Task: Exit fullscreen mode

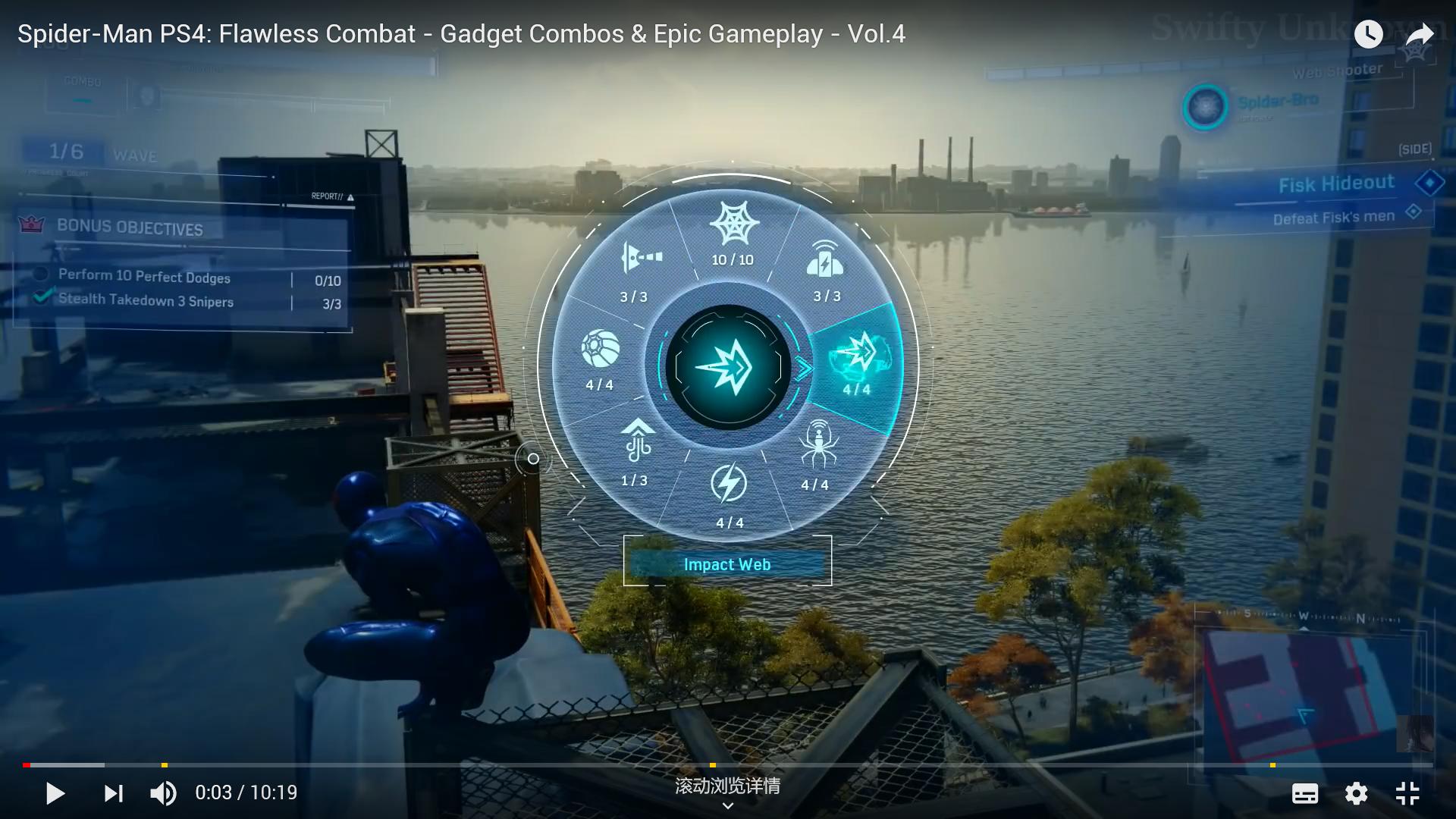Action: coord(1407,793)
